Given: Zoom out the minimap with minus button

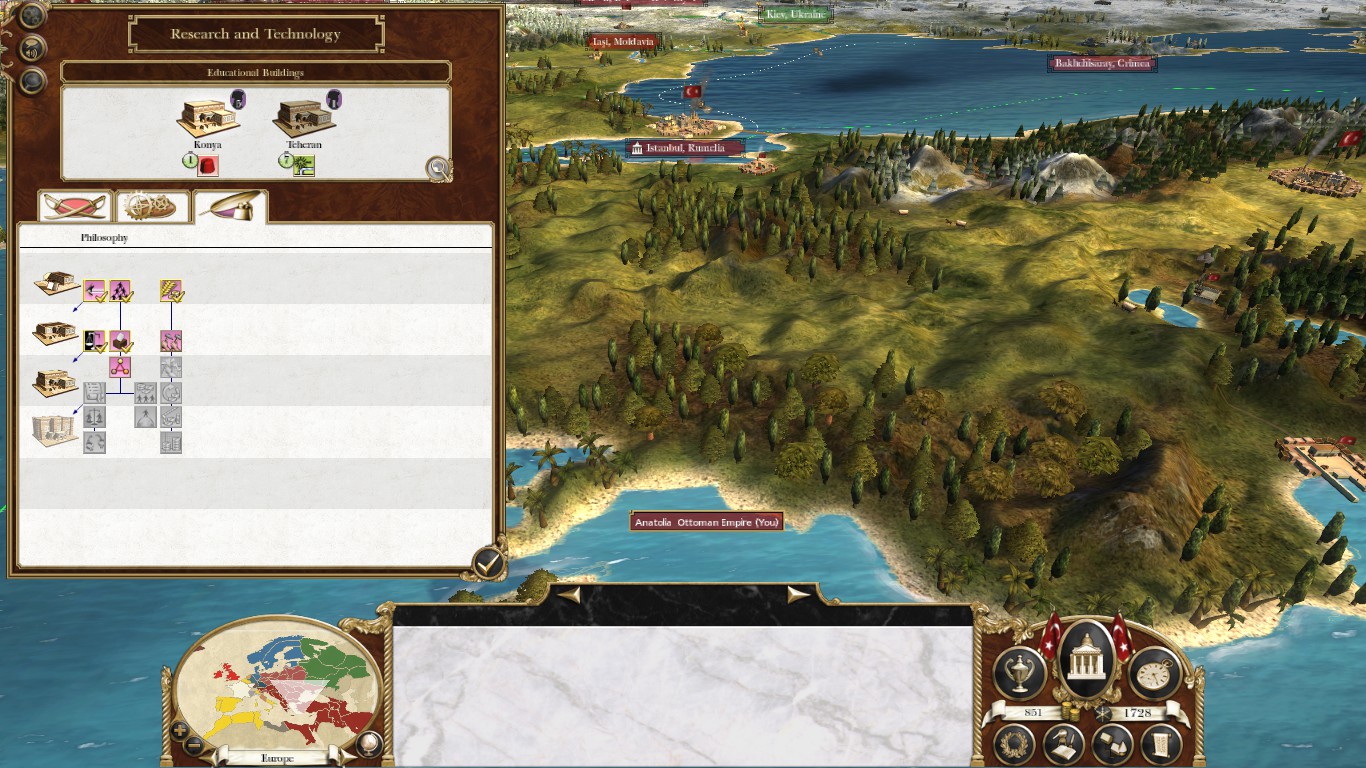Looking at the screenshot, I should pyautogui.click(x=195, y=745).
